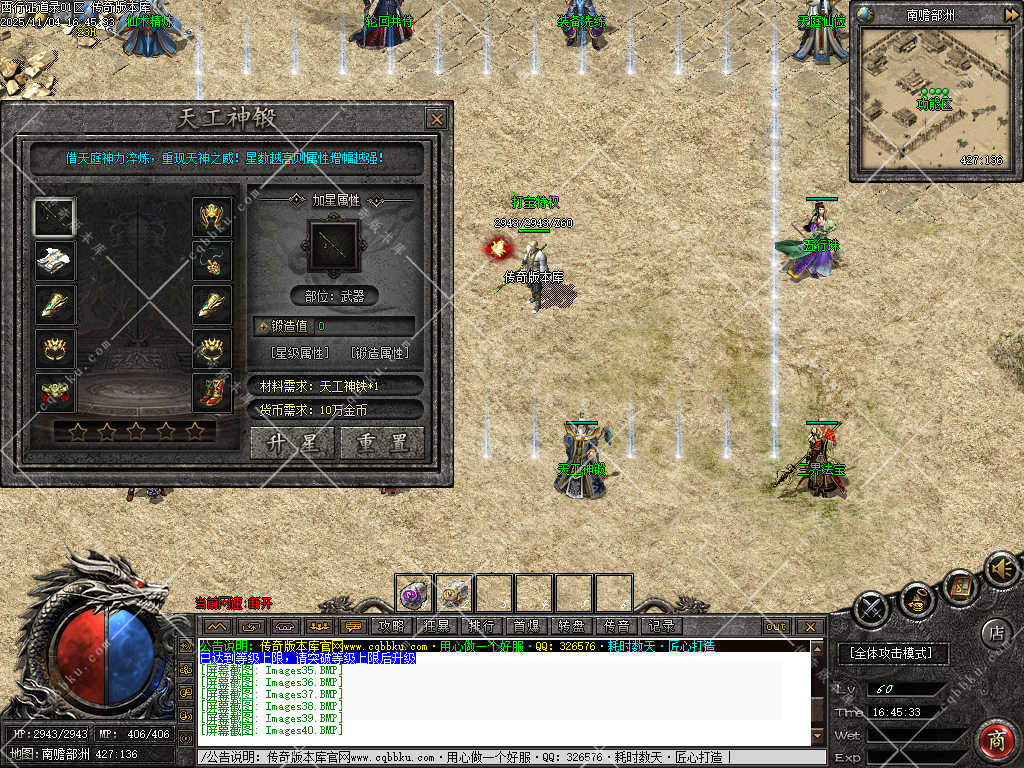The width and height of the screenshot is (1024, 768).
Task: Switch to the 转盘 wheel tab
Action: (571, 626)
